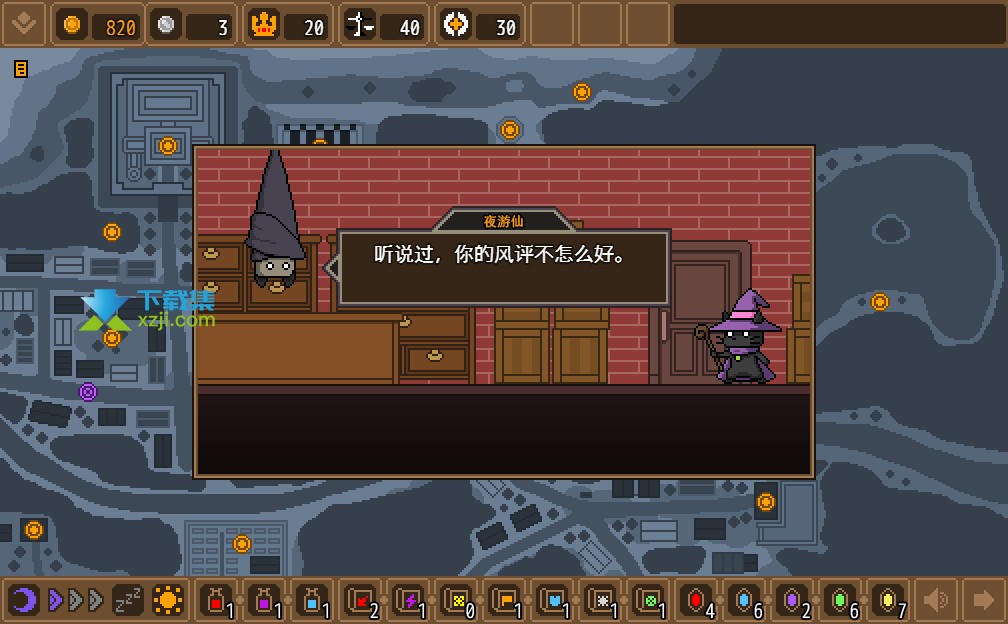The width and height of the screenshot is (1008, 624).
Task: Select the red gem slot
Action: click(x=697, y=600)
